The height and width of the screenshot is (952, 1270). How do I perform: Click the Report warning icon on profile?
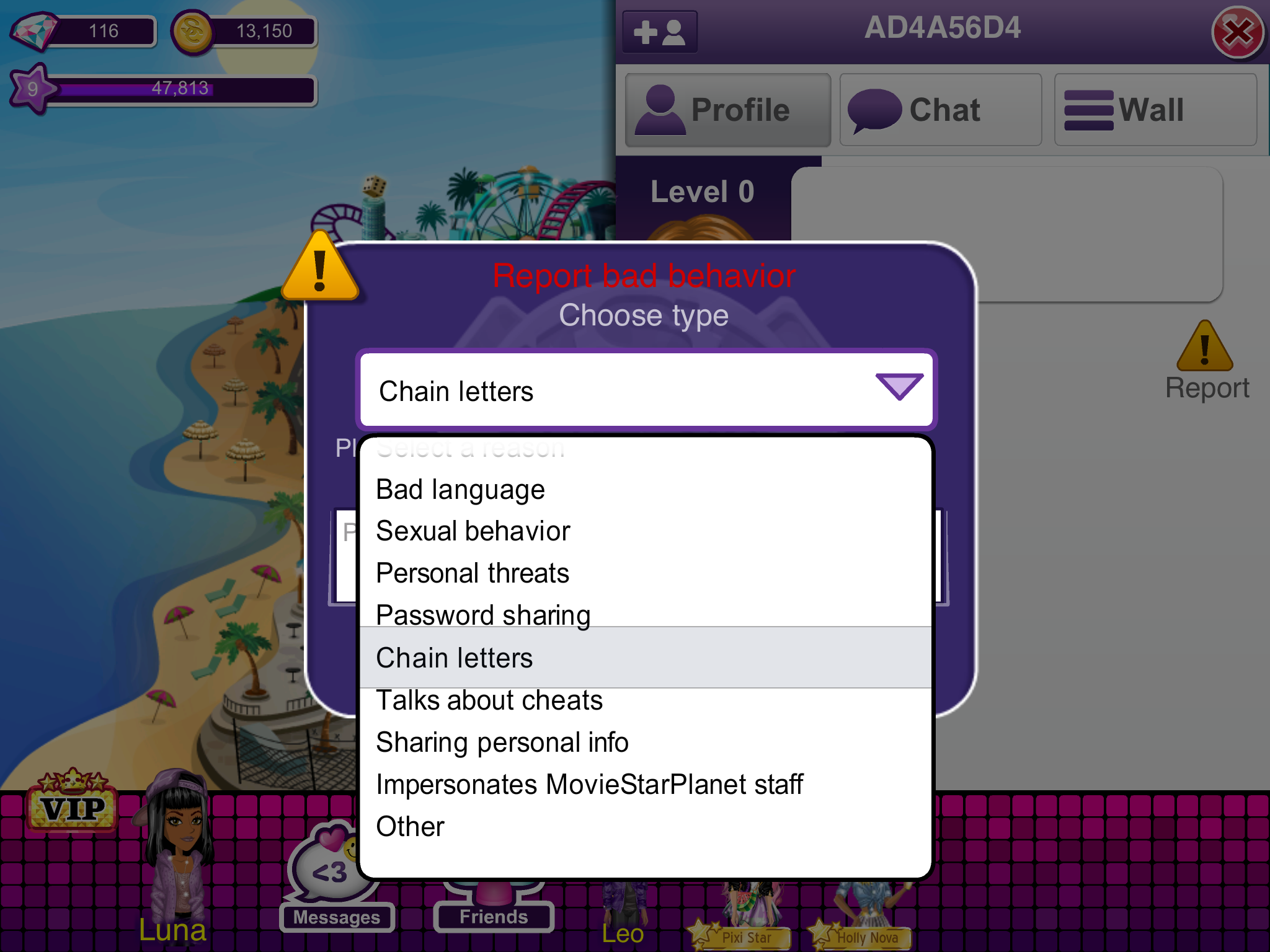tap(1205, 348)
